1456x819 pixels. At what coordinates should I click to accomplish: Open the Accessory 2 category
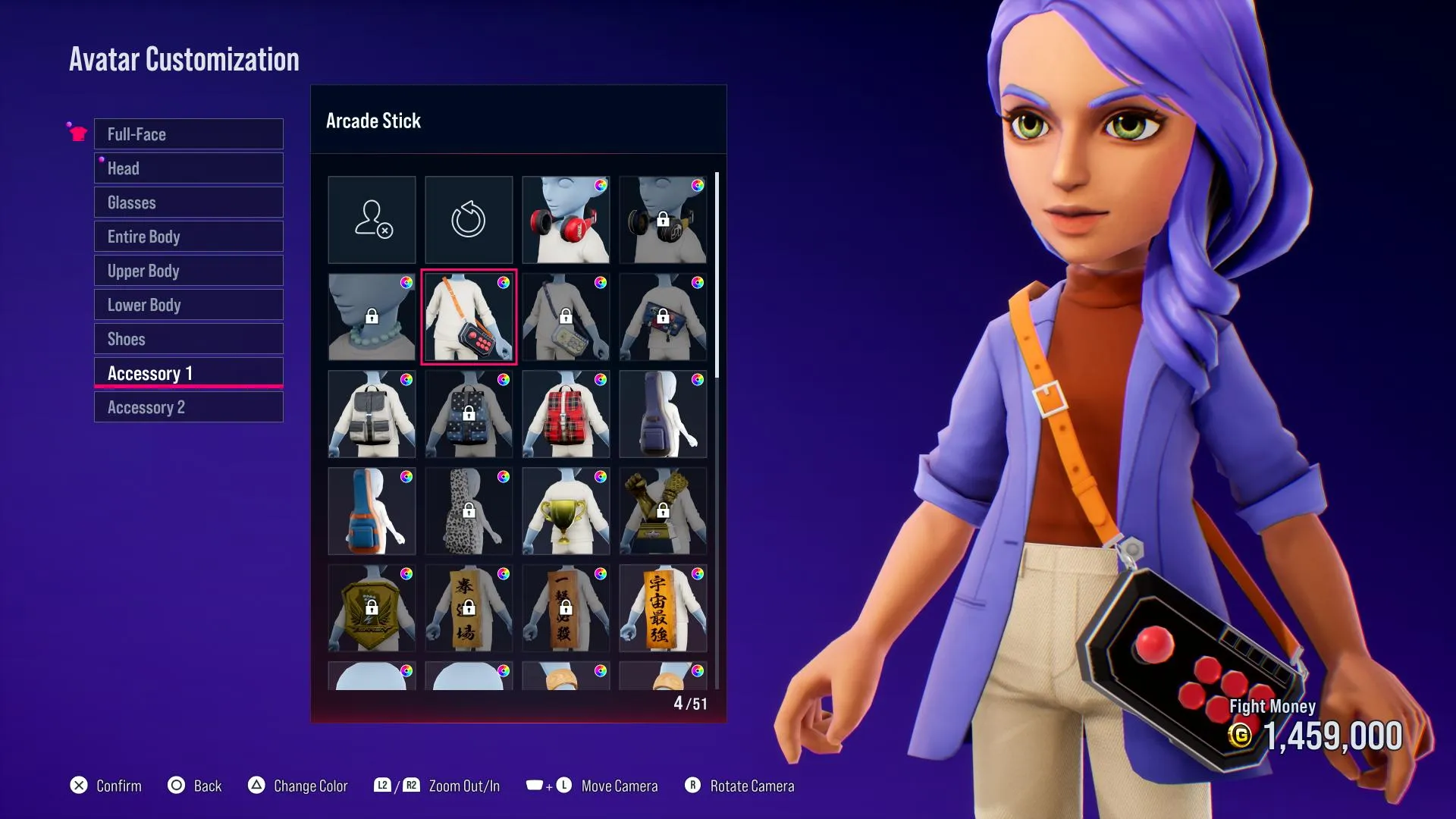tap(188, 407)
